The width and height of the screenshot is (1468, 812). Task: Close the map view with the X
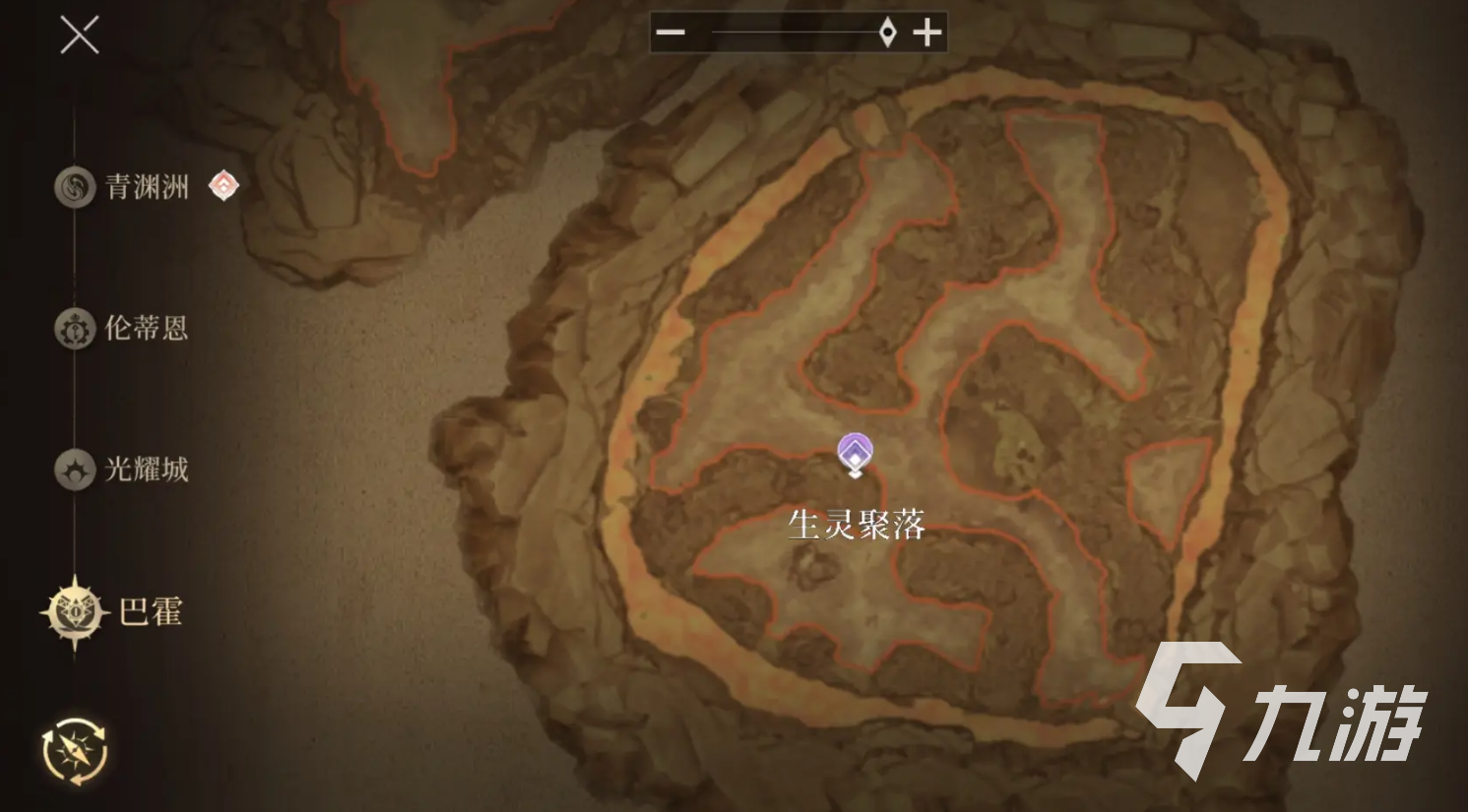tap(79, 35)
